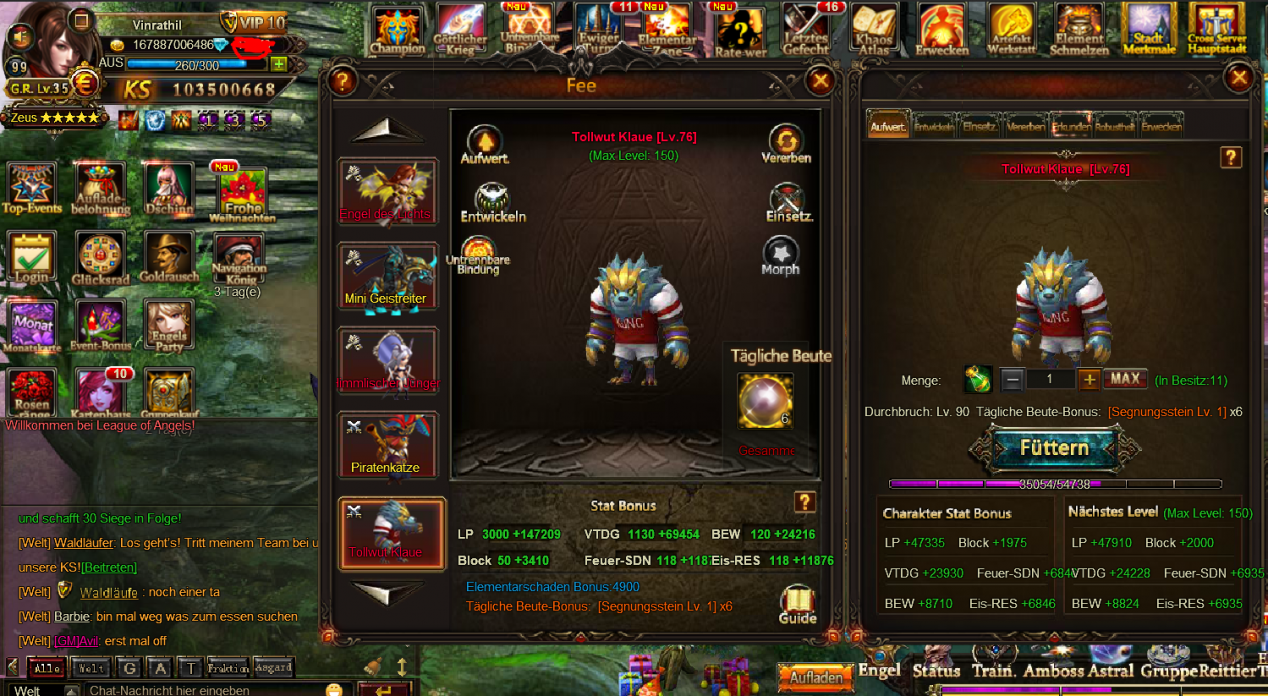Open the fairy Guide book
The image size is (1268, 696).
(797, 603)
